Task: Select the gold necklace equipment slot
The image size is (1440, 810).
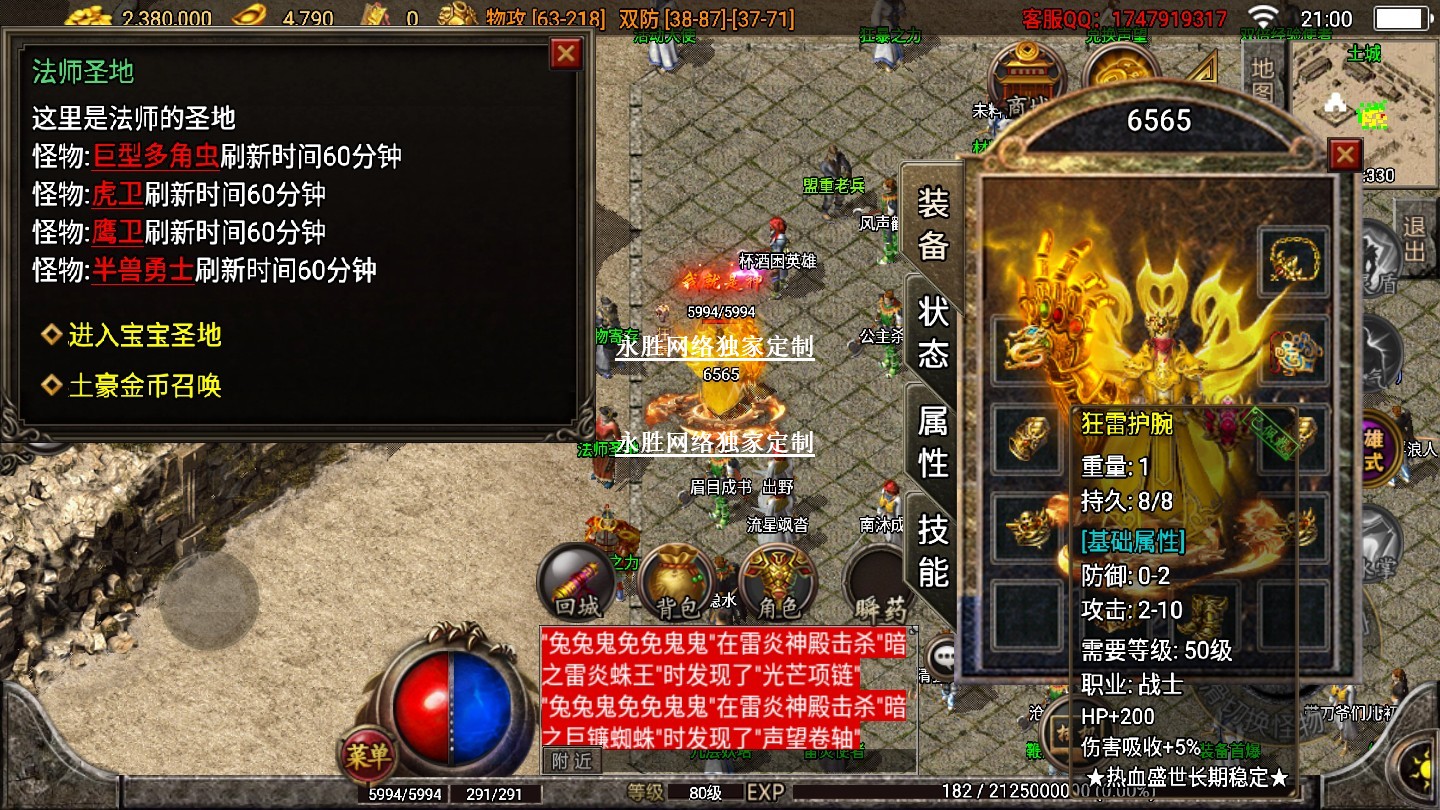Action: pos(1294,262)
